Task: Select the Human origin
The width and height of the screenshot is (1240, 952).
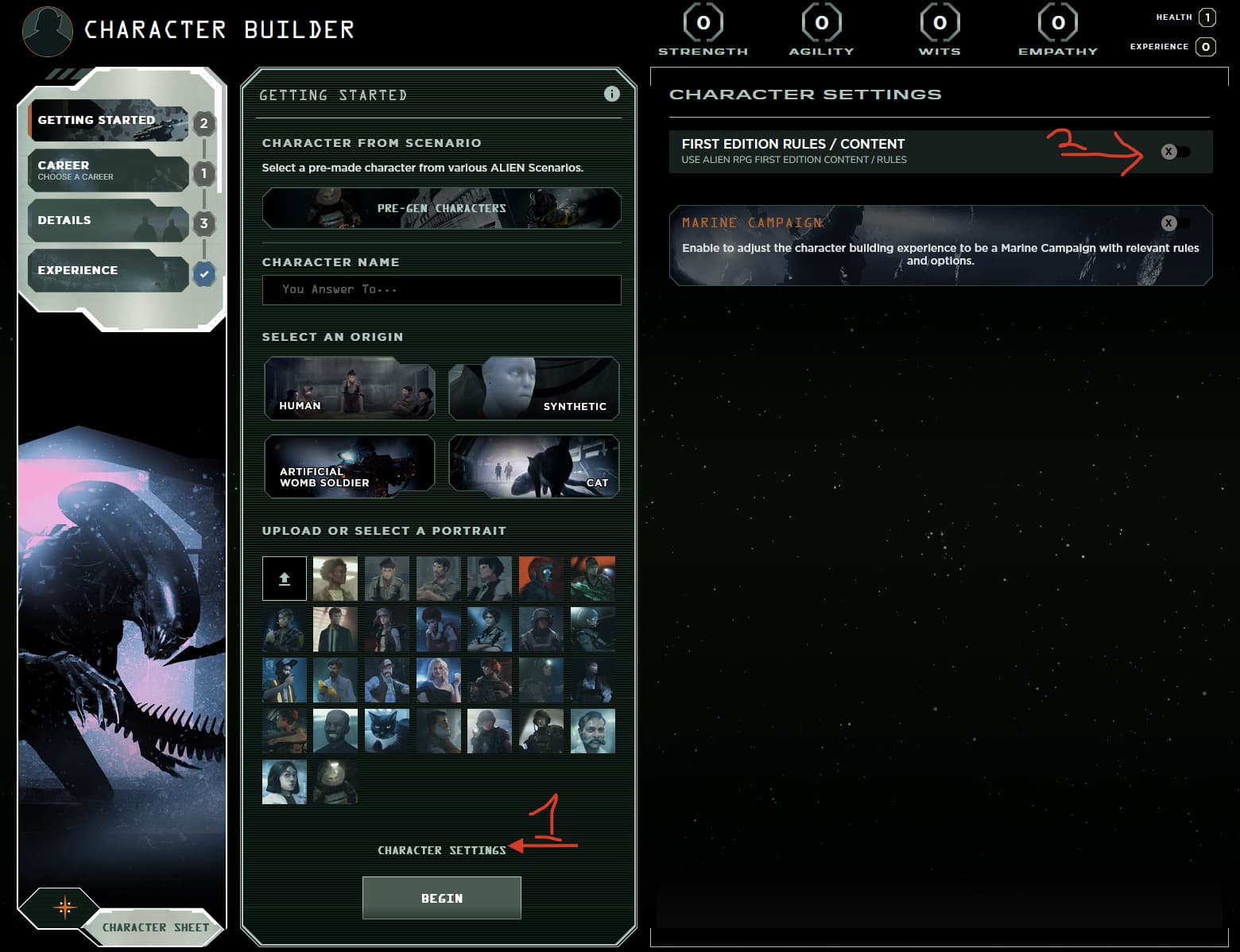Action: point(350,388)
